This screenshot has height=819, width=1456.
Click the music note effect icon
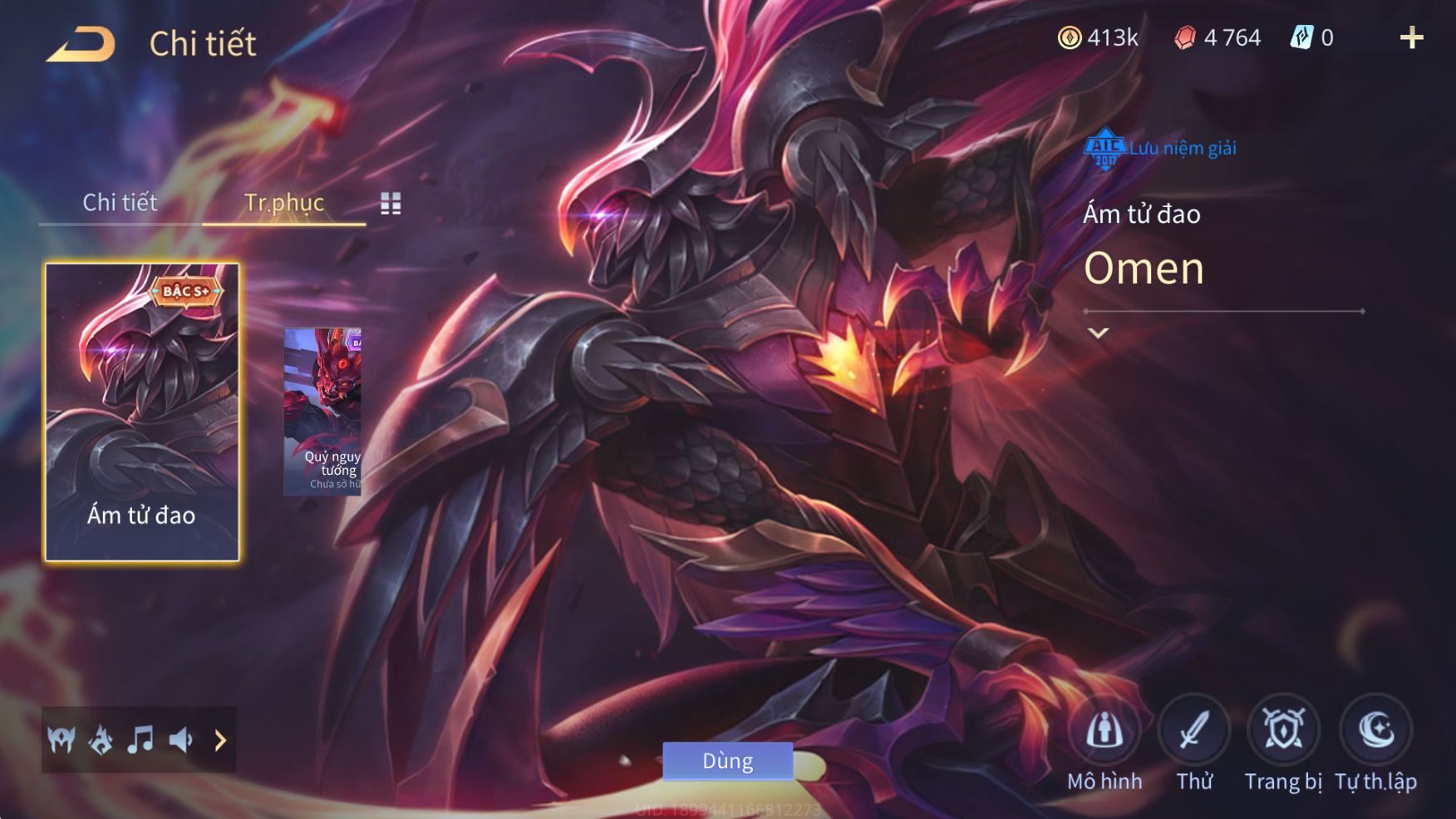point(140,739)
